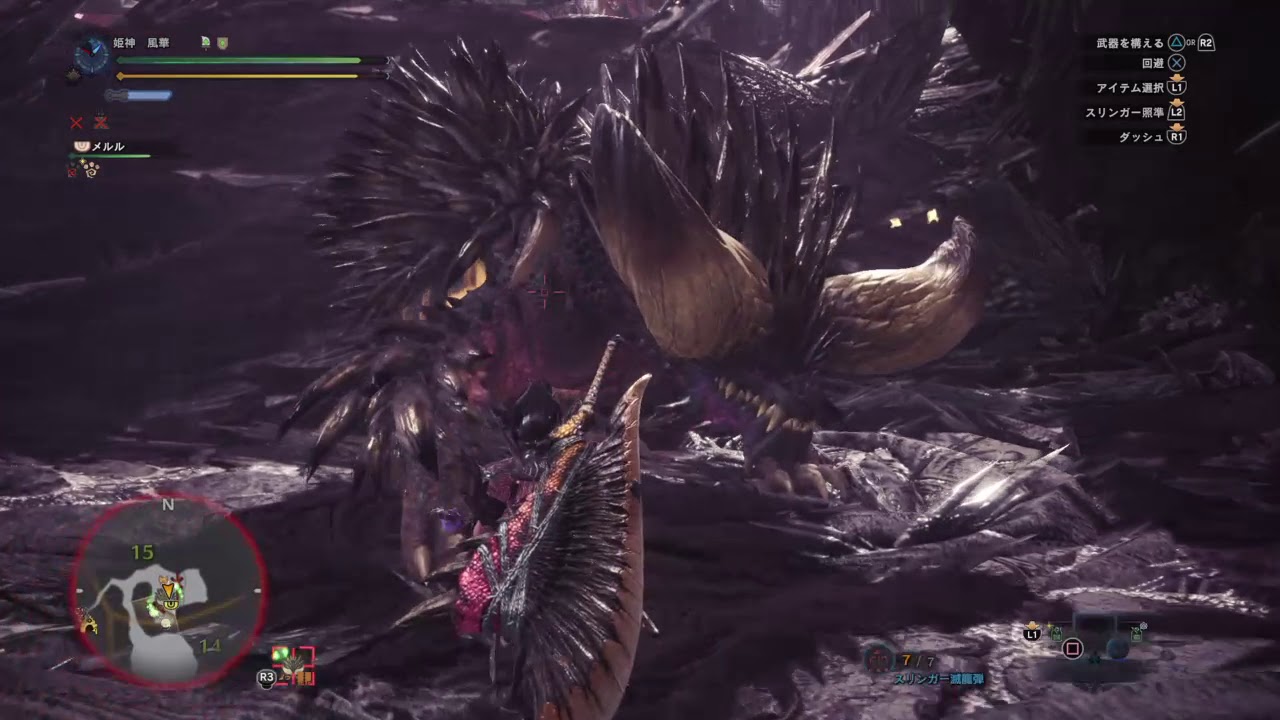
Task: Select the monster target icon beside the minimap
Action: pyautogui.click(x=293, y=665)
